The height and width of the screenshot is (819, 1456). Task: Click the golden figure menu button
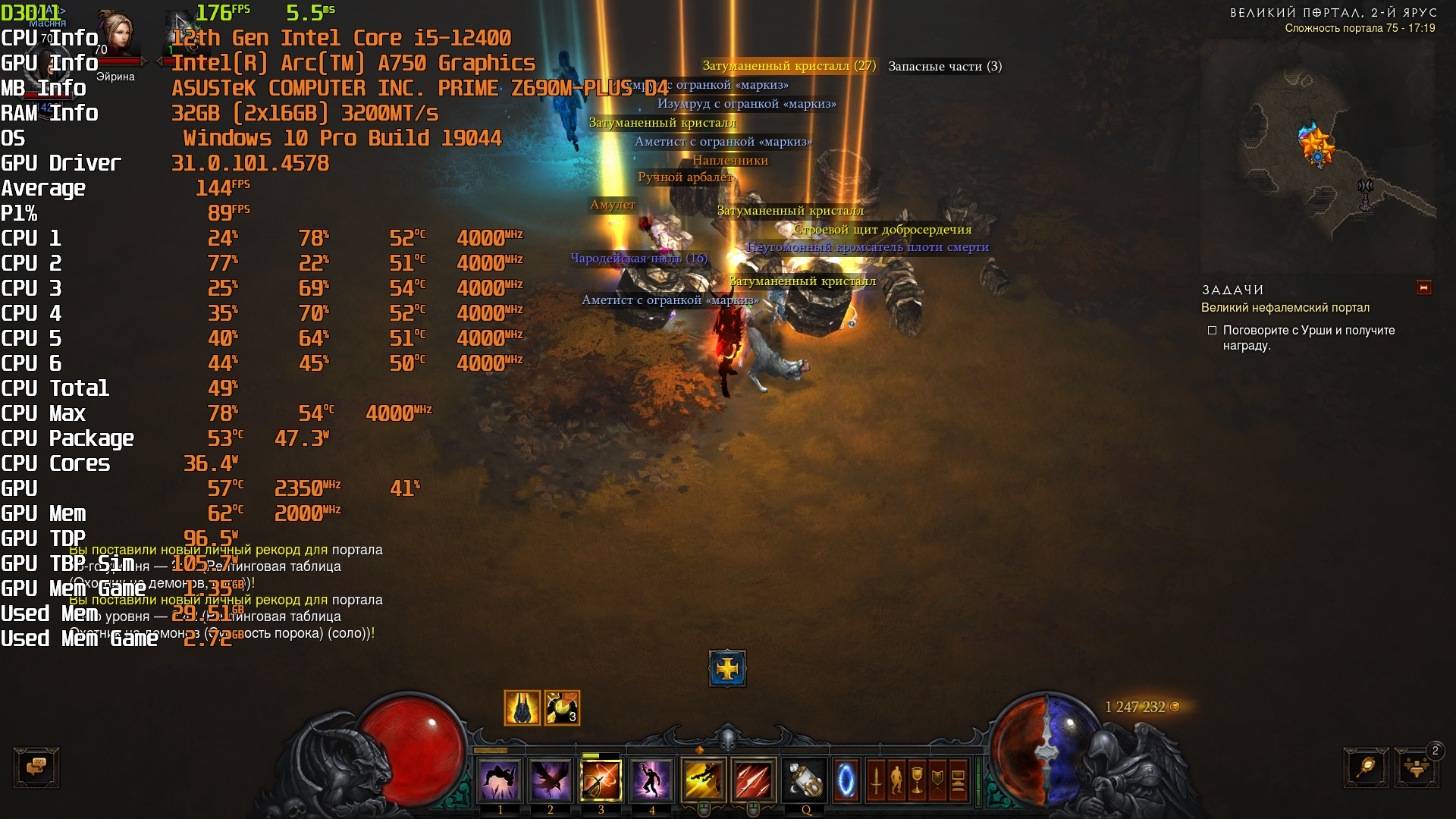point(896,780)
